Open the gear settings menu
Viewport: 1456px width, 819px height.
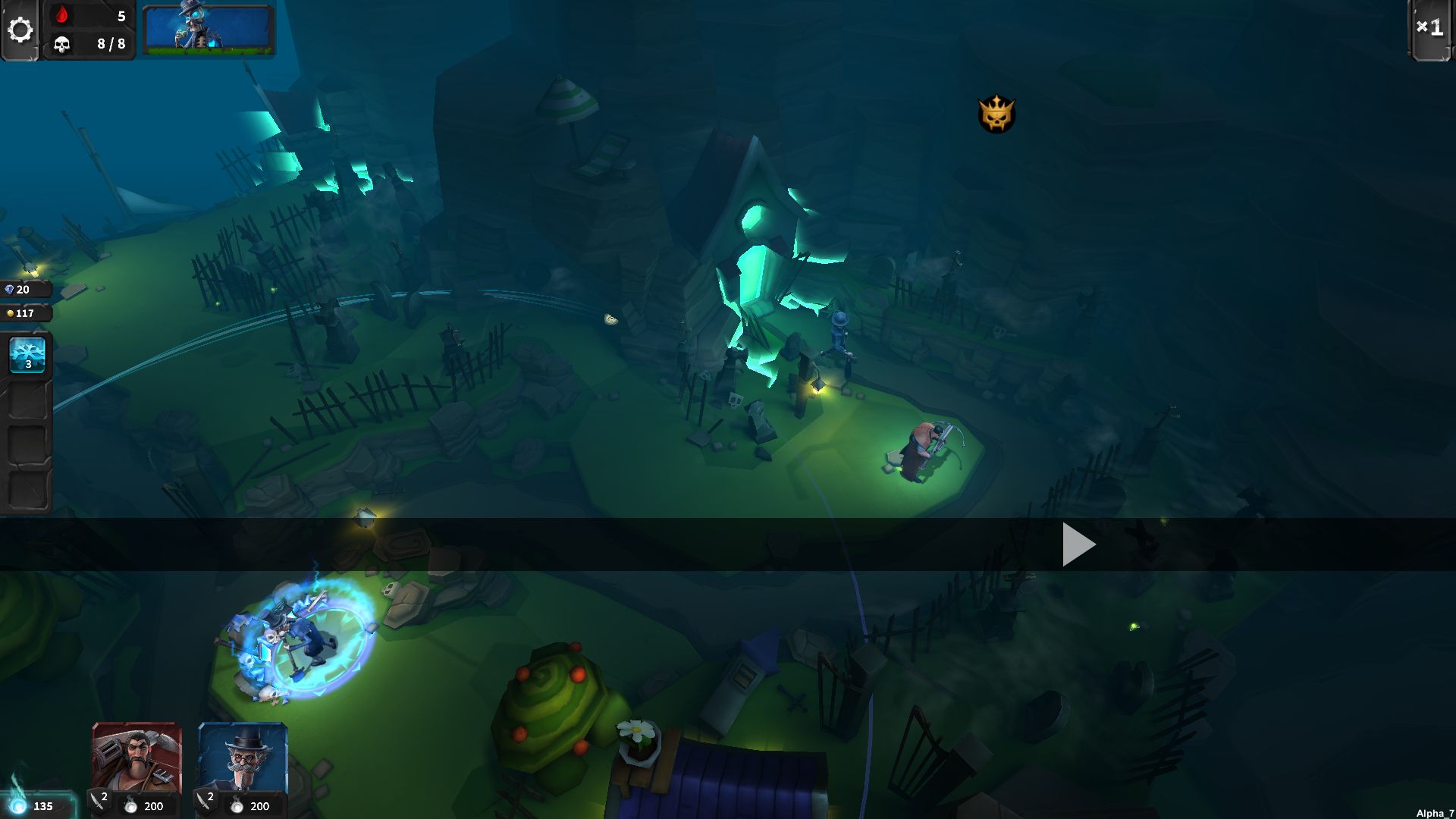[x=20, y=30]
